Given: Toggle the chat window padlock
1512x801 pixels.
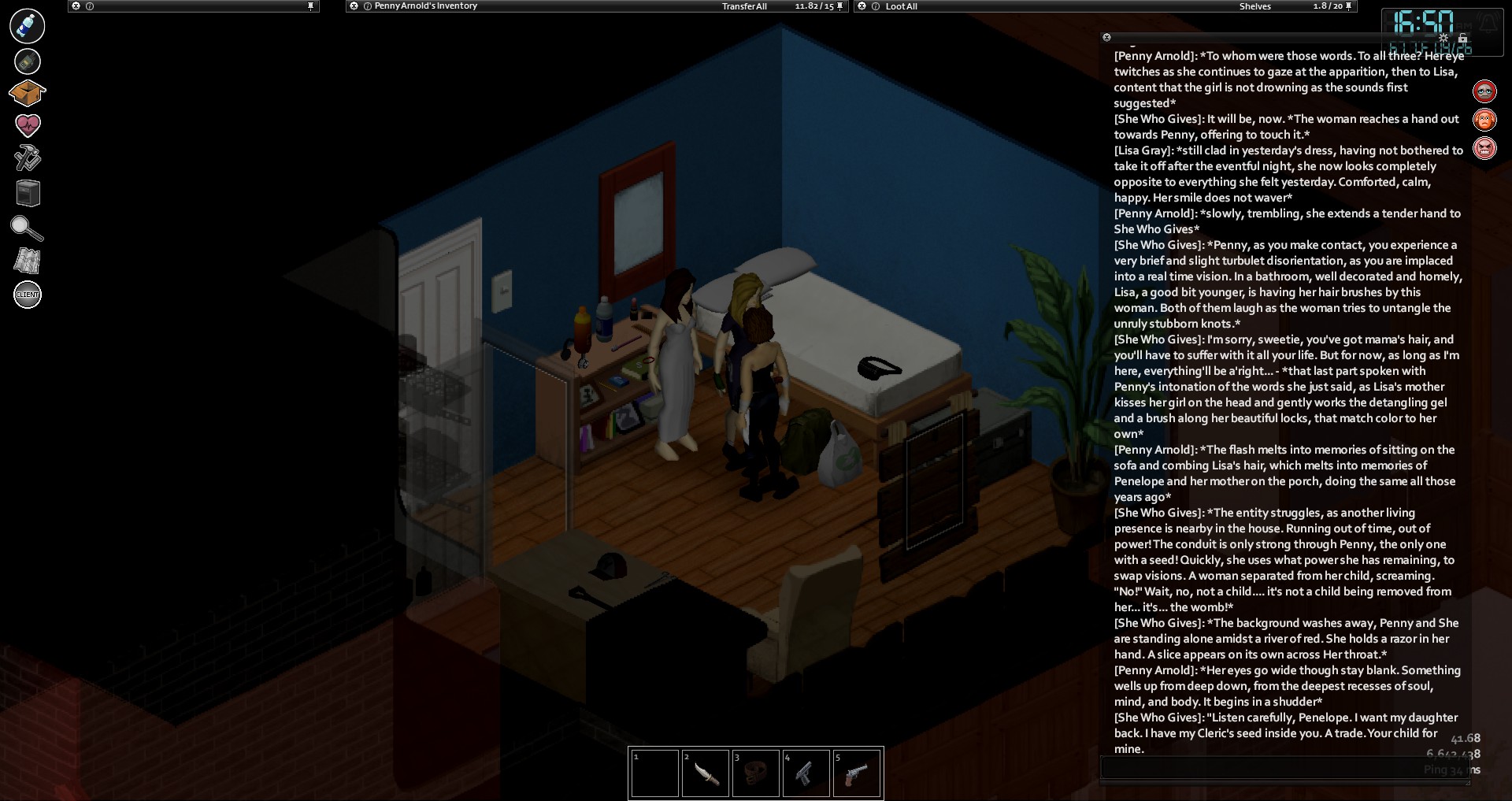Looking at the screenshot, I should [x=1462, y=38].
